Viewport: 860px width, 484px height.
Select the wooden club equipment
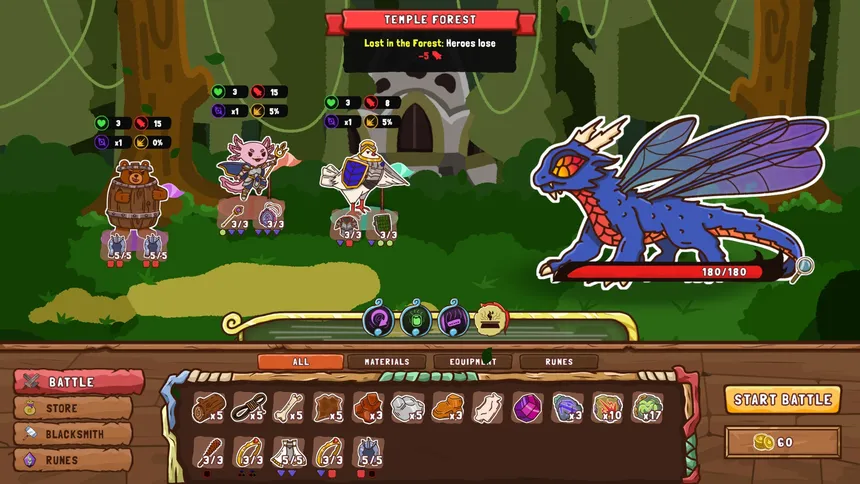click(x=208, y=453)
